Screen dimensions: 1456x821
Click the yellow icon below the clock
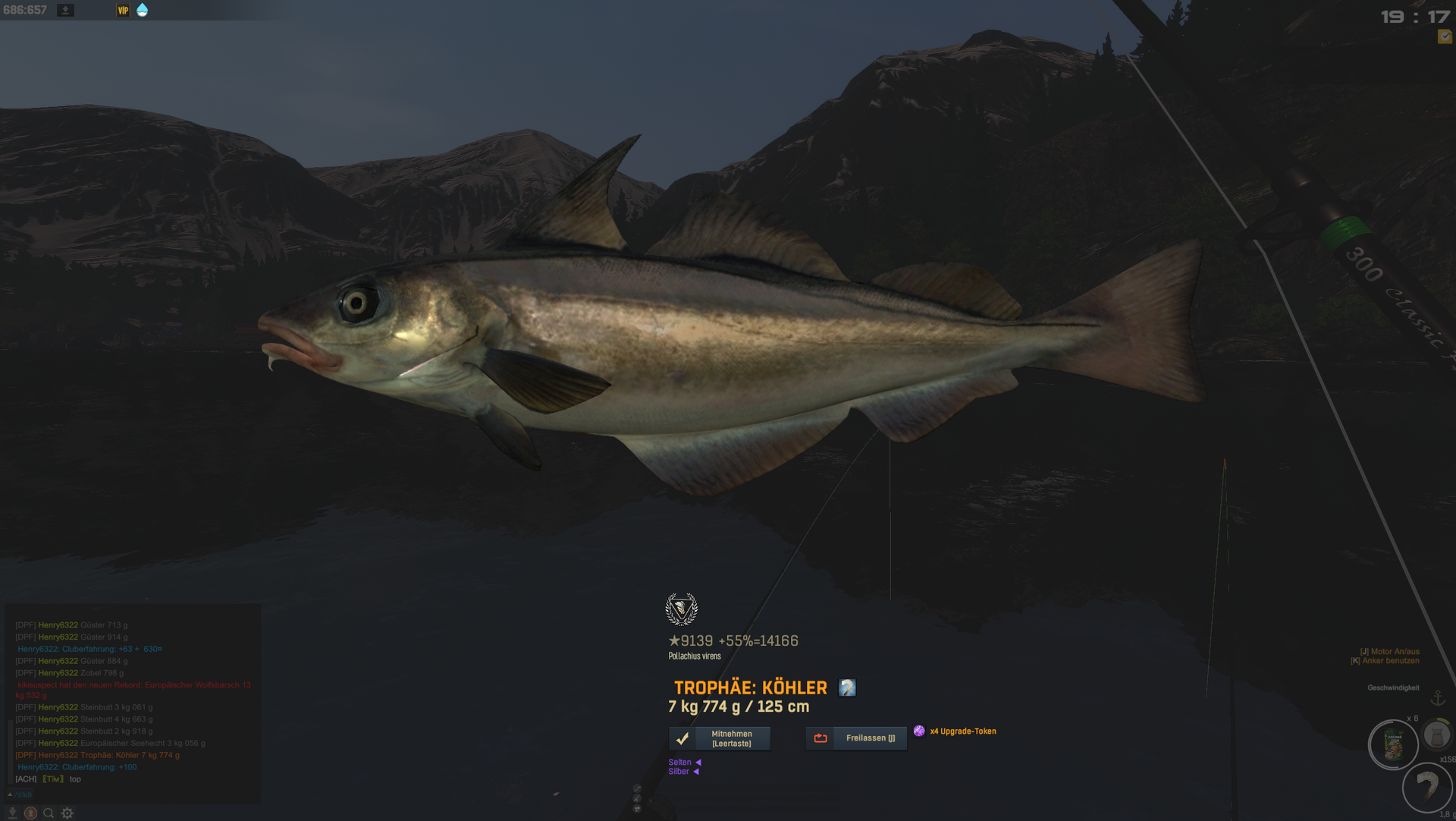click(1445, 36)
